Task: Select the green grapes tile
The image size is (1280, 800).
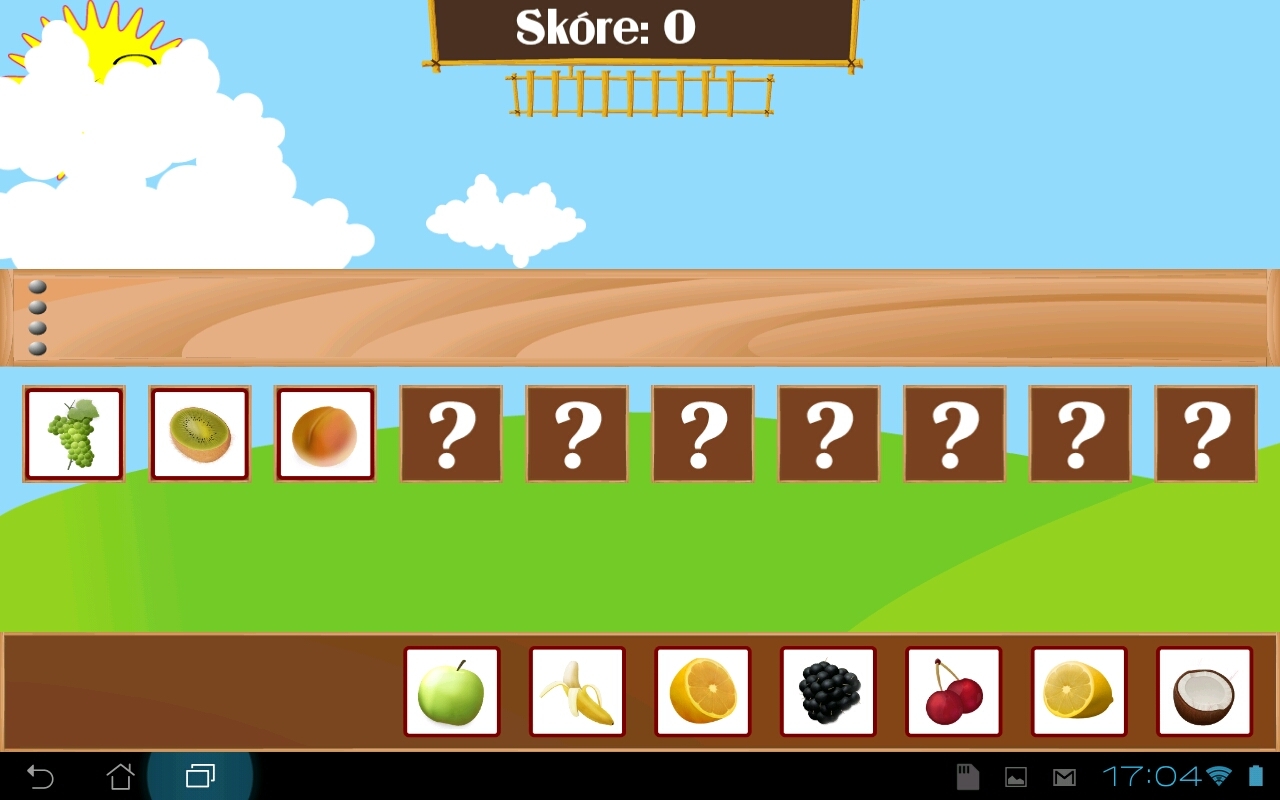Action: 73,433
